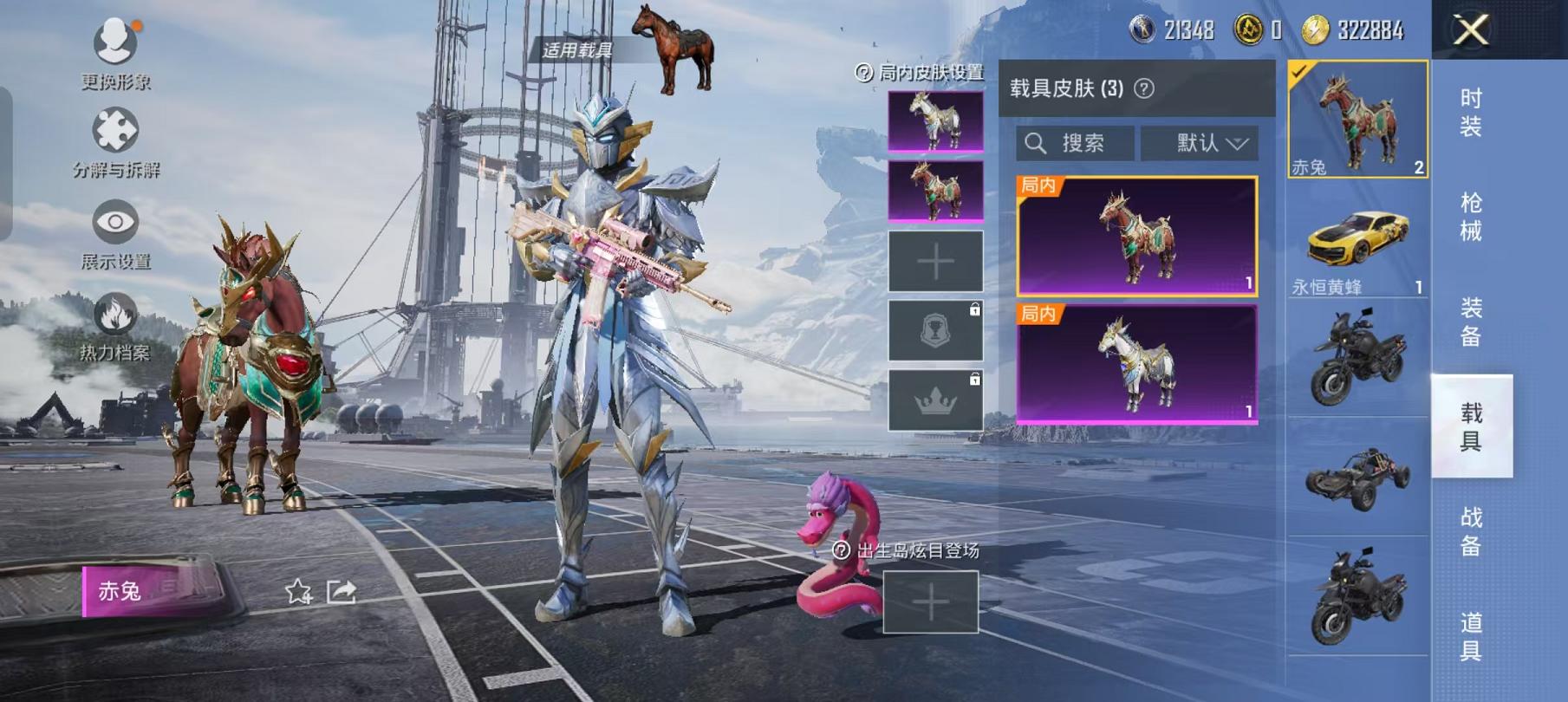The width and height of the screenshot is (1568, 702).
Task: Open the 默认 sort dropdown
Action: (1205, 143)
